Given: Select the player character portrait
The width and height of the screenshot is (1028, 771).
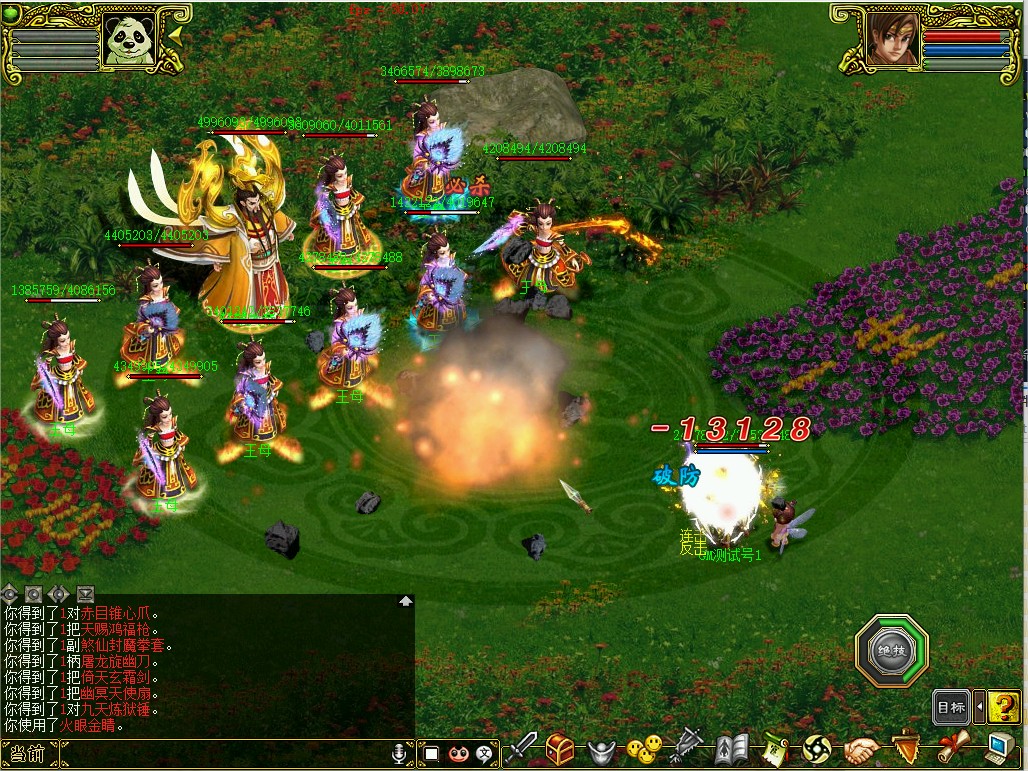Looking at the screenshot, I should pyautogui.click(x=892, y=39).
